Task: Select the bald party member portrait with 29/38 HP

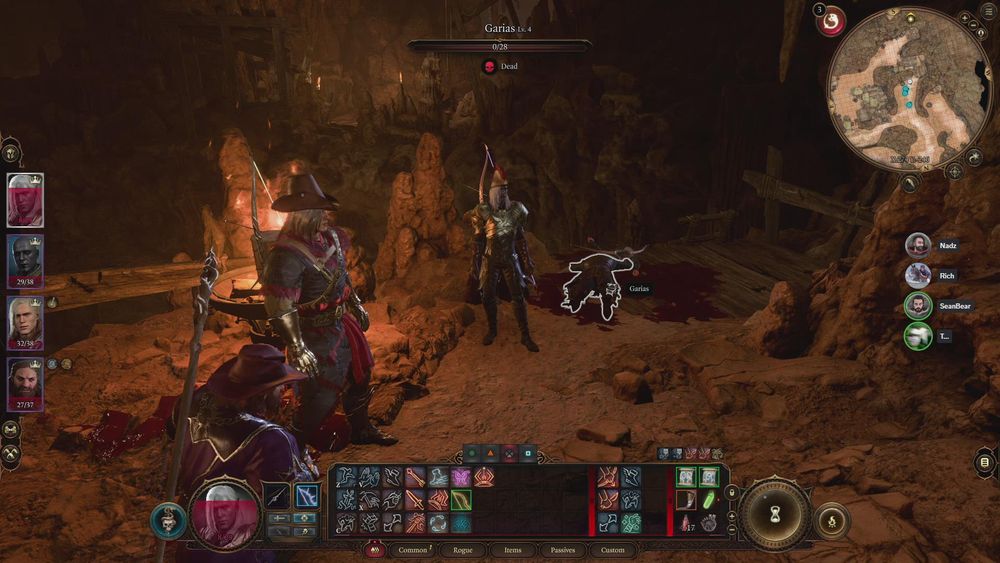Action: pyautogui.click(x=25, y=259)
